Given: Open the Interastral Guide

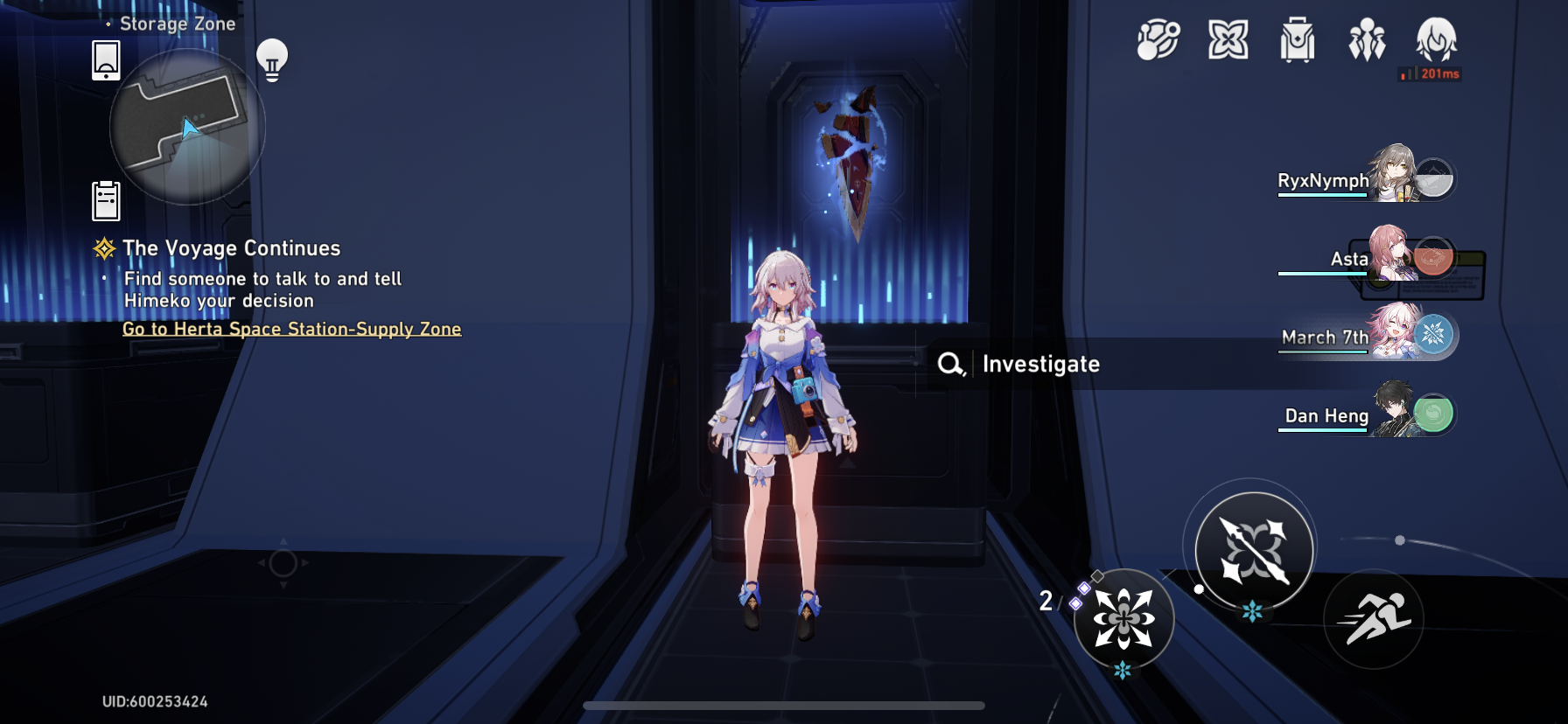Looking at the screenshot, I should tap(1157, 38).
